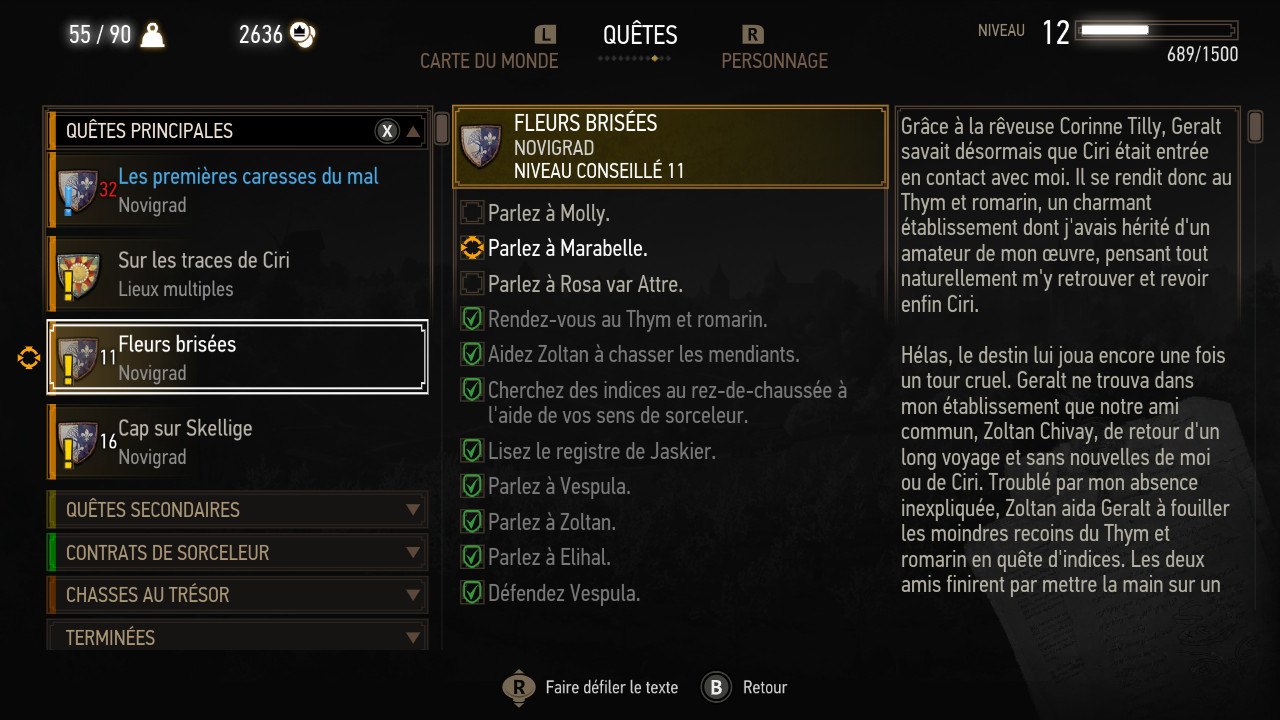This screenshot has width=1280, height=720.
Task: Select the completed objective Défendez Vespula
Action: tap(563, 593)
